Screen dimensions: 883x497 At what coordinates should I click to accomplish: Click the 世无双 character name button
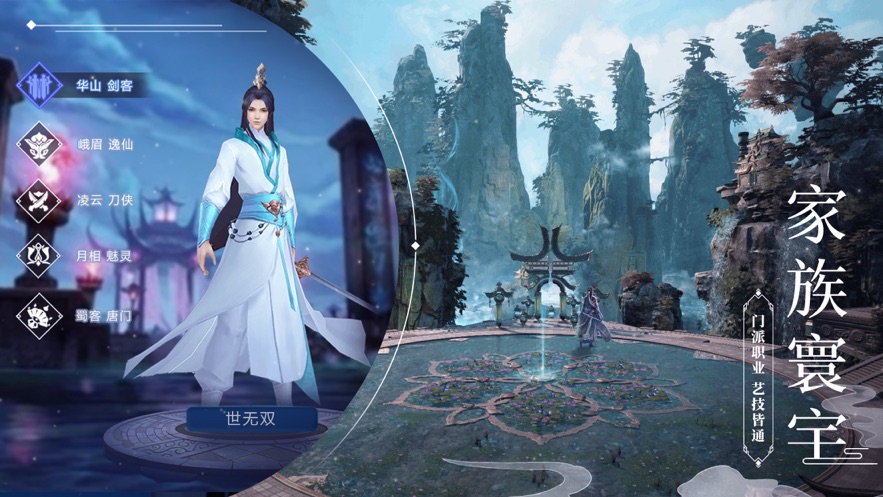pyautogui.click(x=250, y=419)
